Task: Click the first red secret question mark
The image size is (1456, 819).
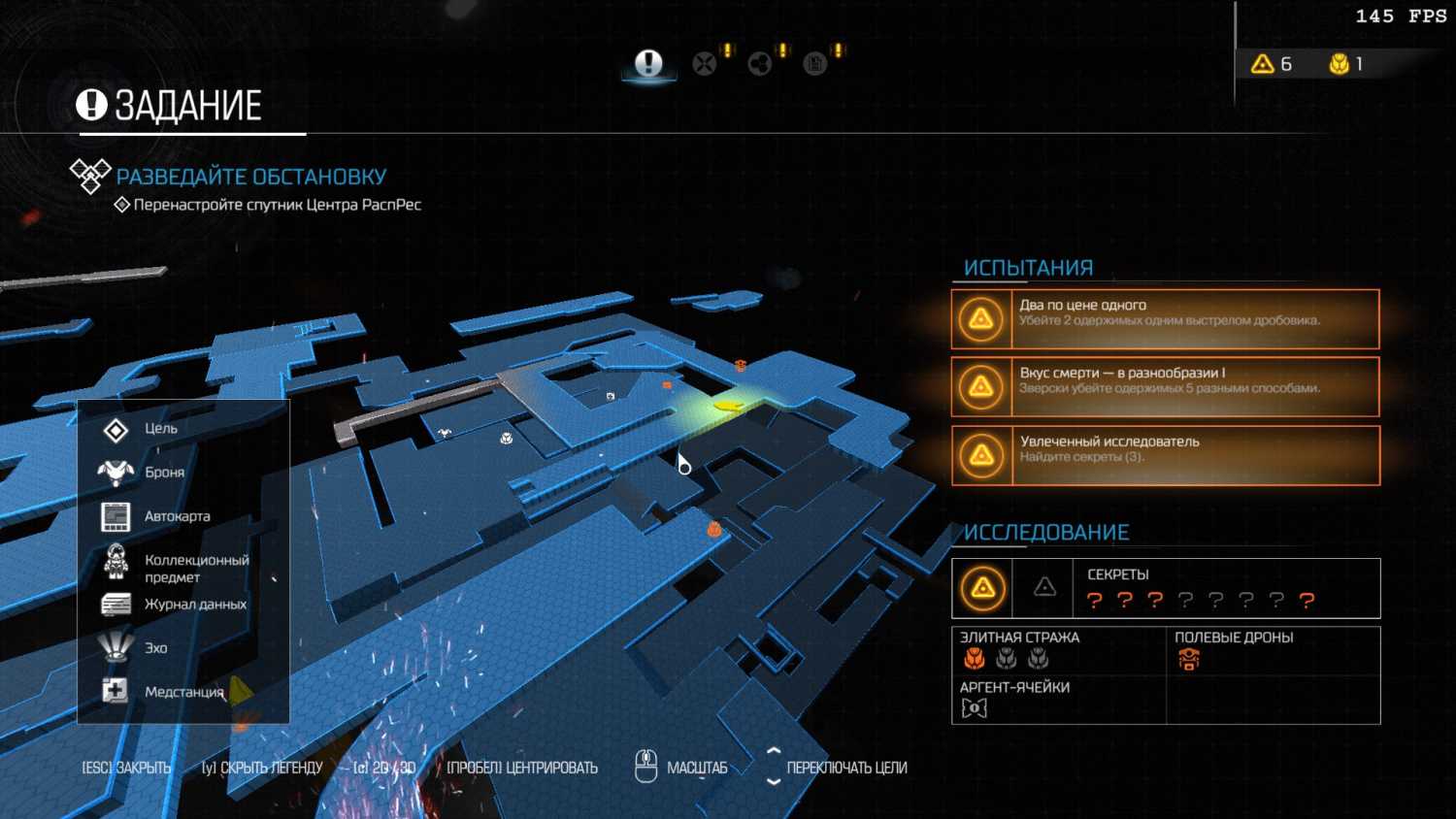Action: point(1095,601)
